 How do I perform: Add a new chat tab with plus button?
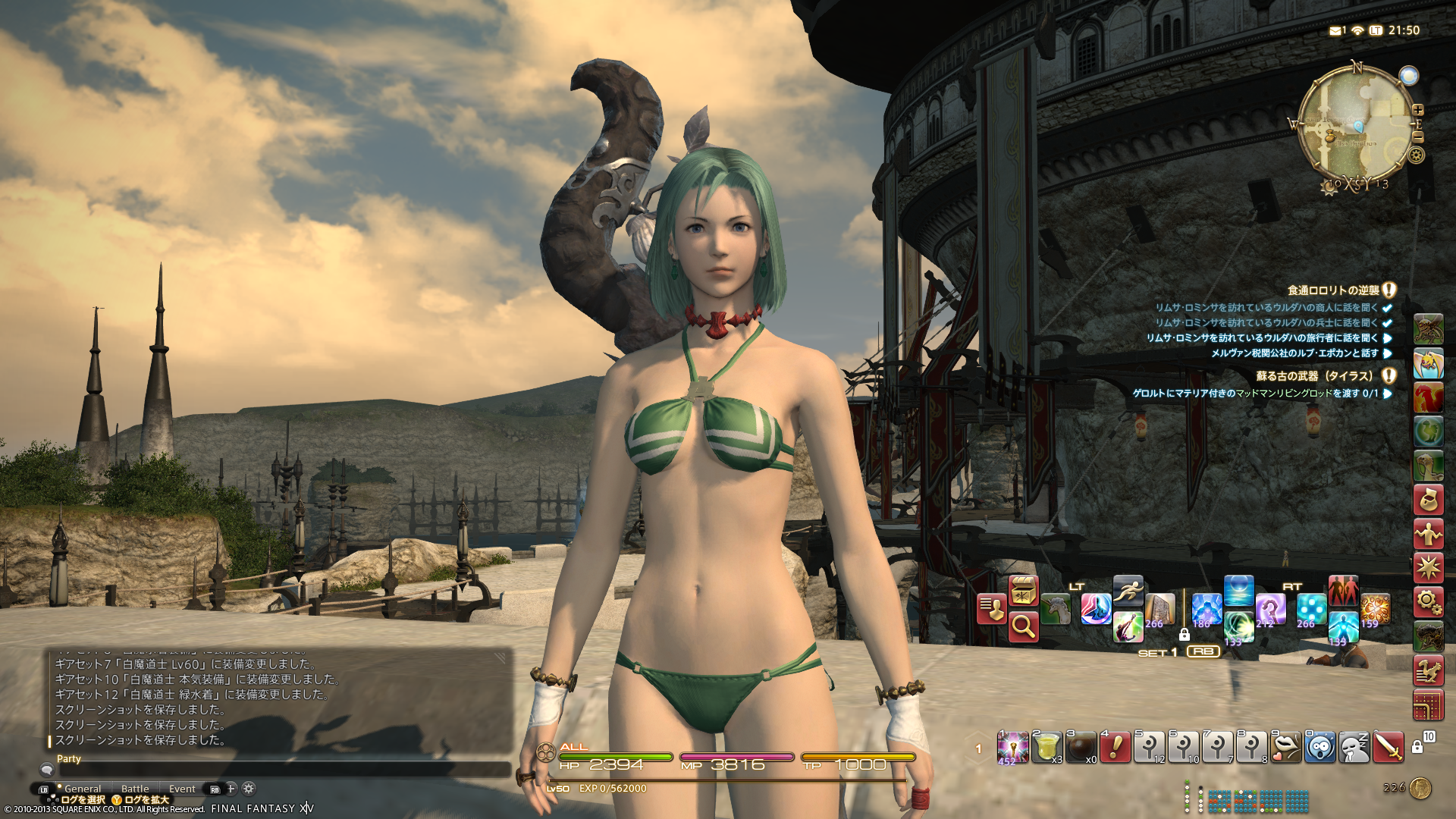pyautogui.click(x=231, y=789)
